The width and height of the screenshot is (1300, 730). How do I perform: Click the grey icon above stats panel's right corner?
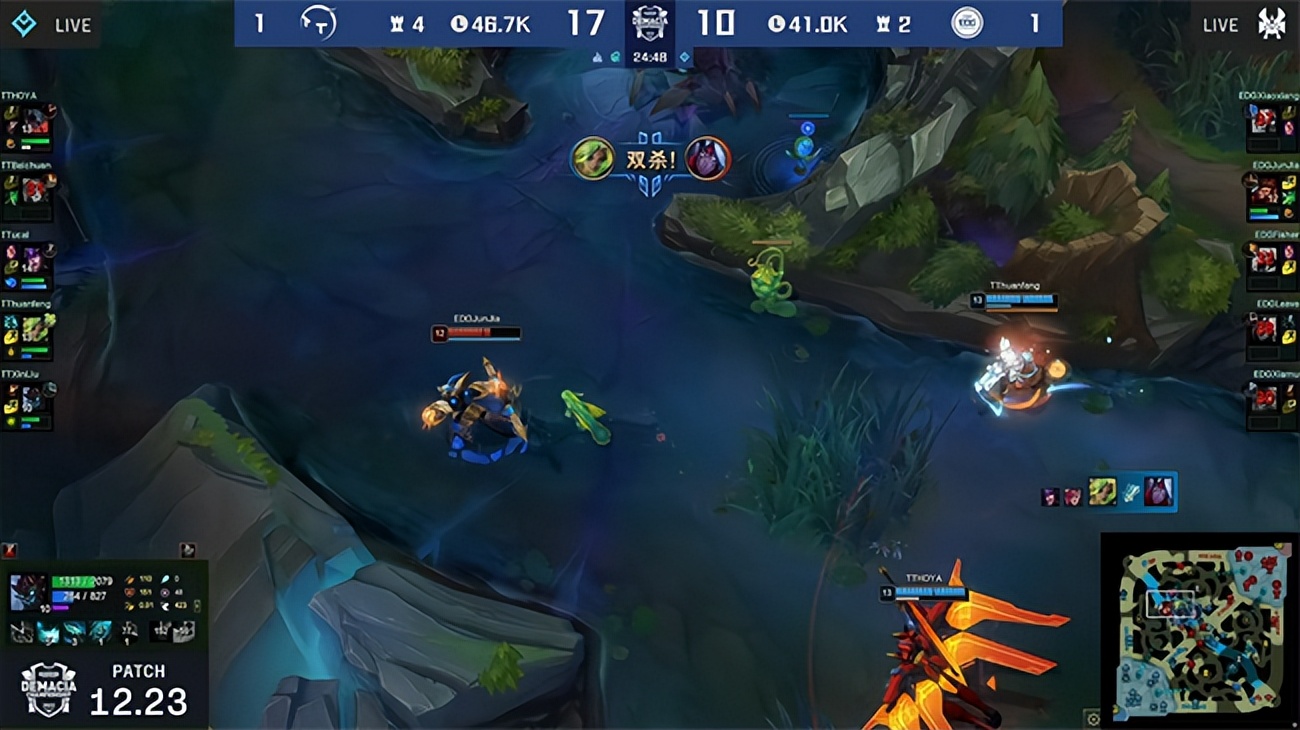(187, 550)
